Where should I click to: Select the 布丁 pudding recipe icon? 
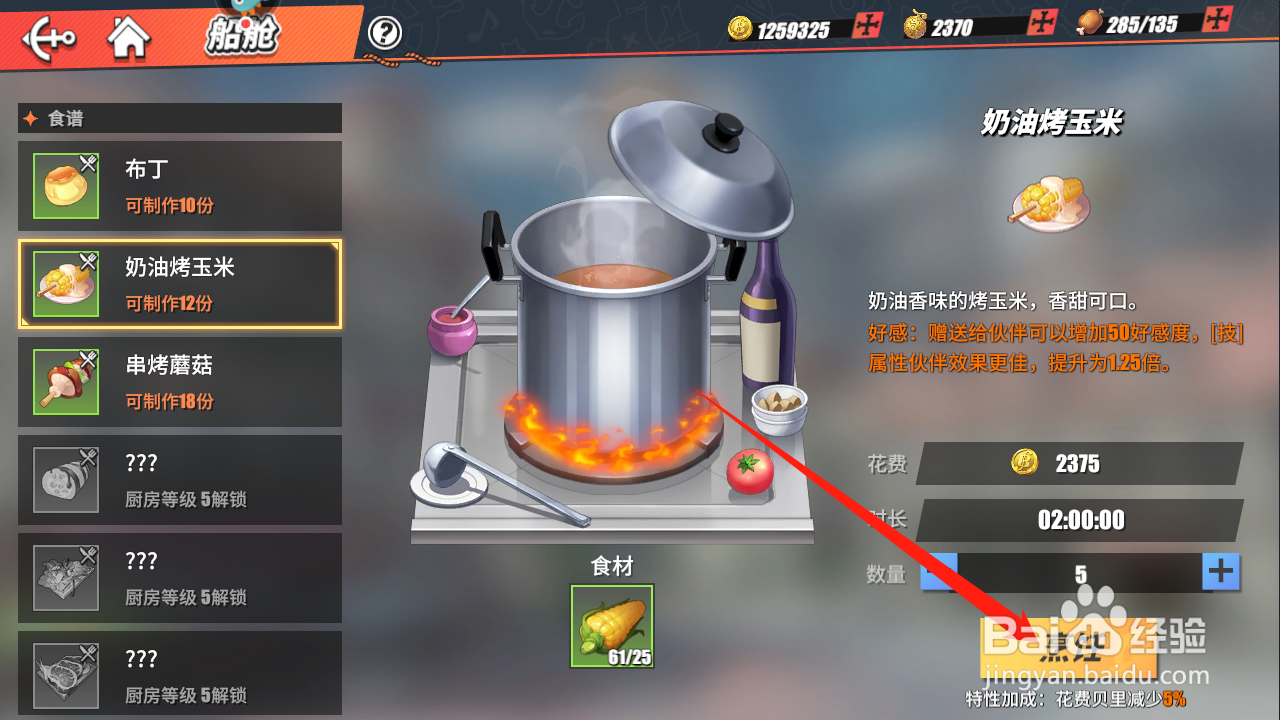point(65,183)
